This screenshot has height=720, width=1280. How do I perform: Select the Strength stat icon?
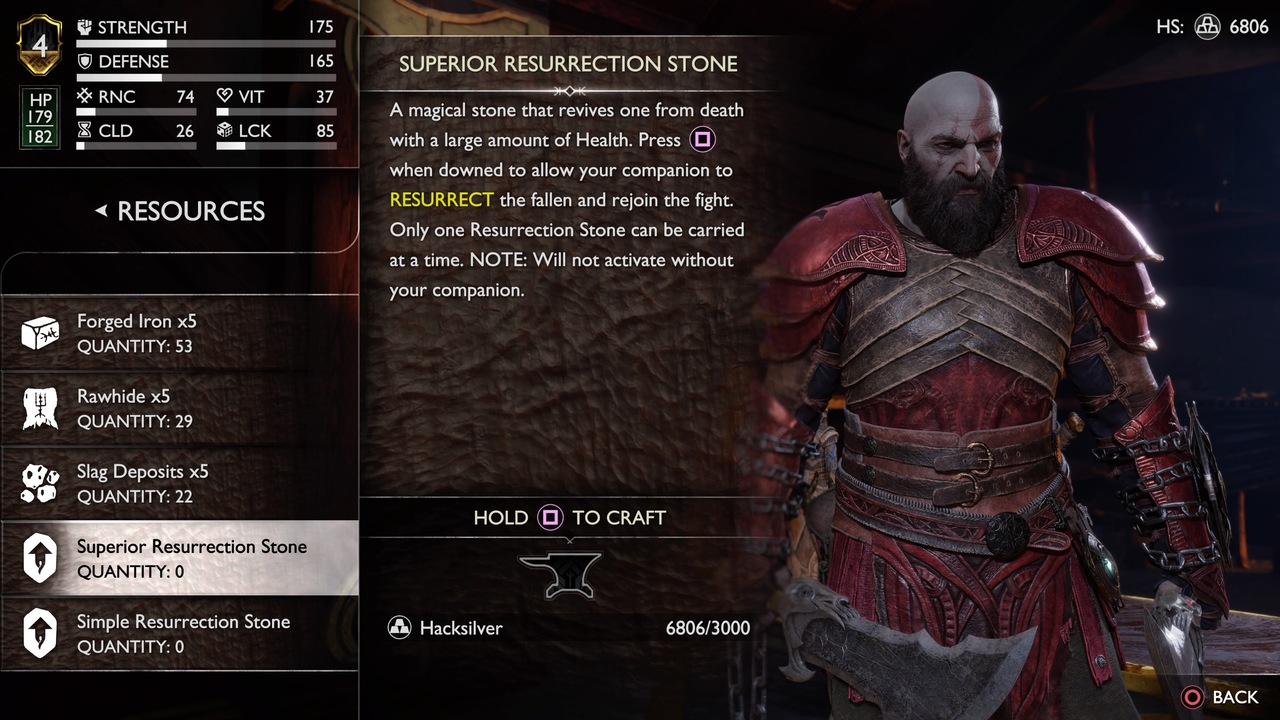pyautogui.click(x=85, y=27)
